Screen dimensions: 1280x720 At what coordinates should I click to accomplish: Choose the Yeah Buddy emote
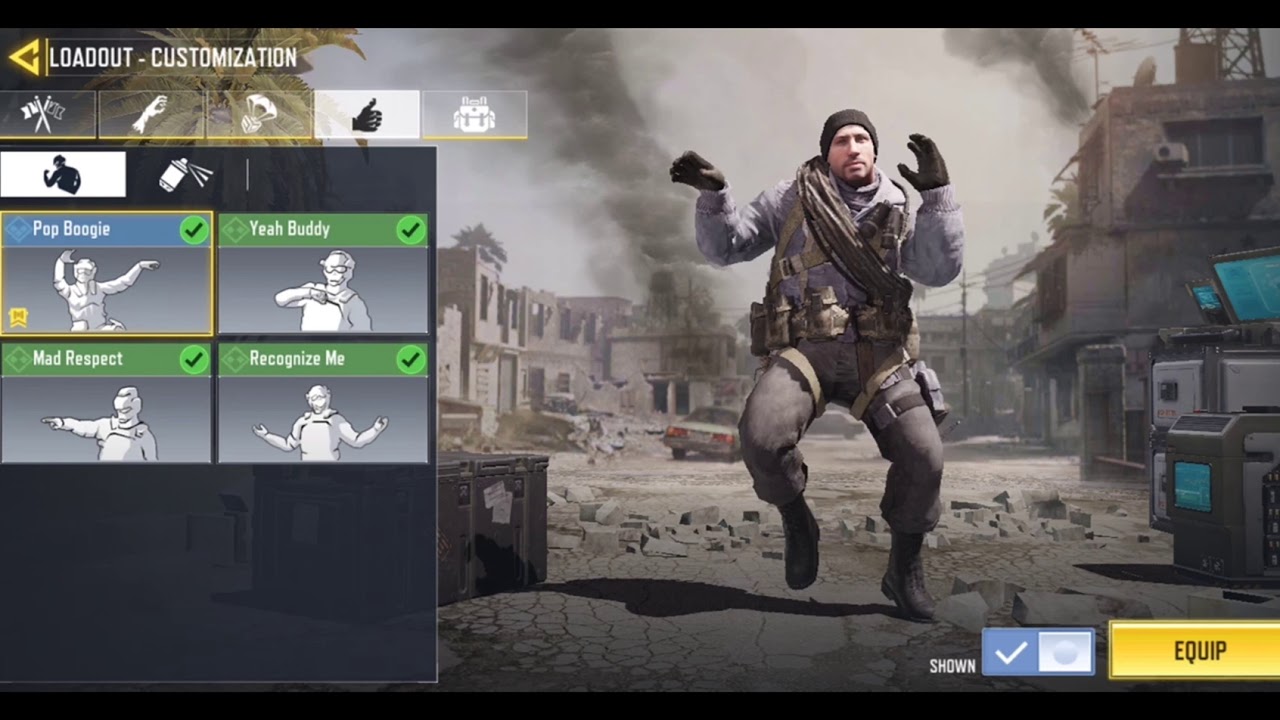click(x=323, y=273)
